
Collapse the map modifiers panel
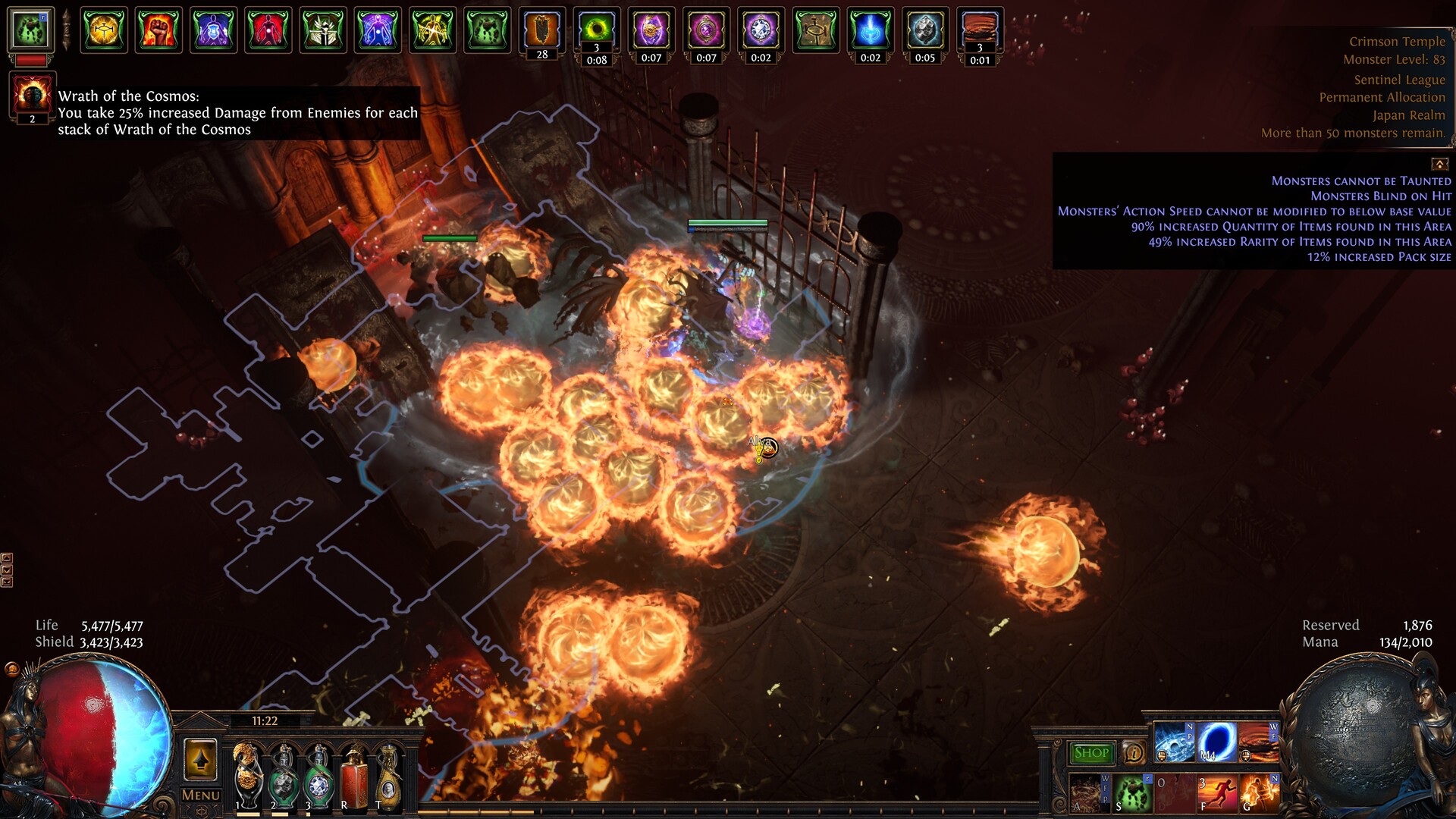(x=1439, y=164)
